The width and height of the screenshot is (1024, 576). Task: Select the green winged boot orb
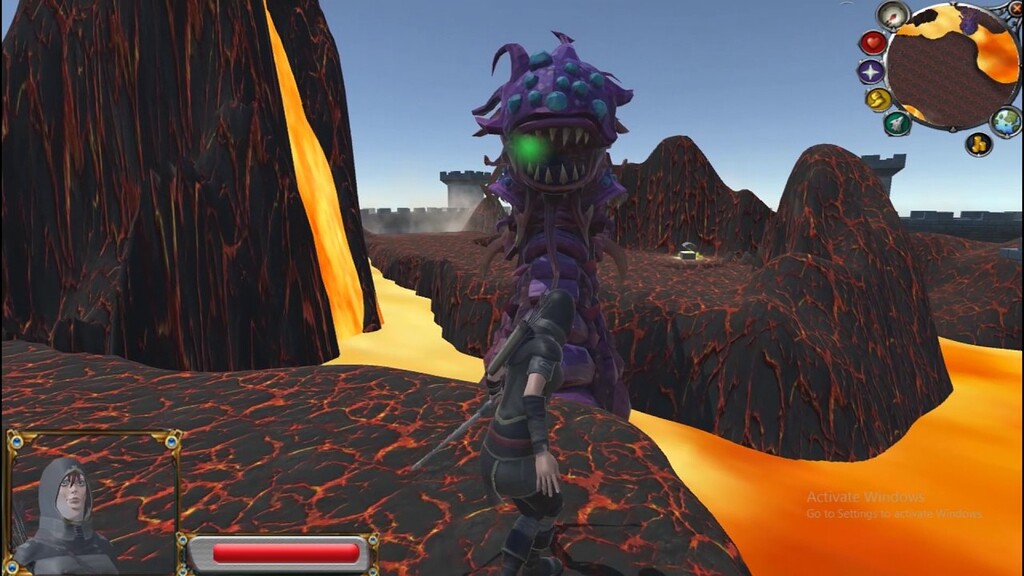(x=897, y=123)
